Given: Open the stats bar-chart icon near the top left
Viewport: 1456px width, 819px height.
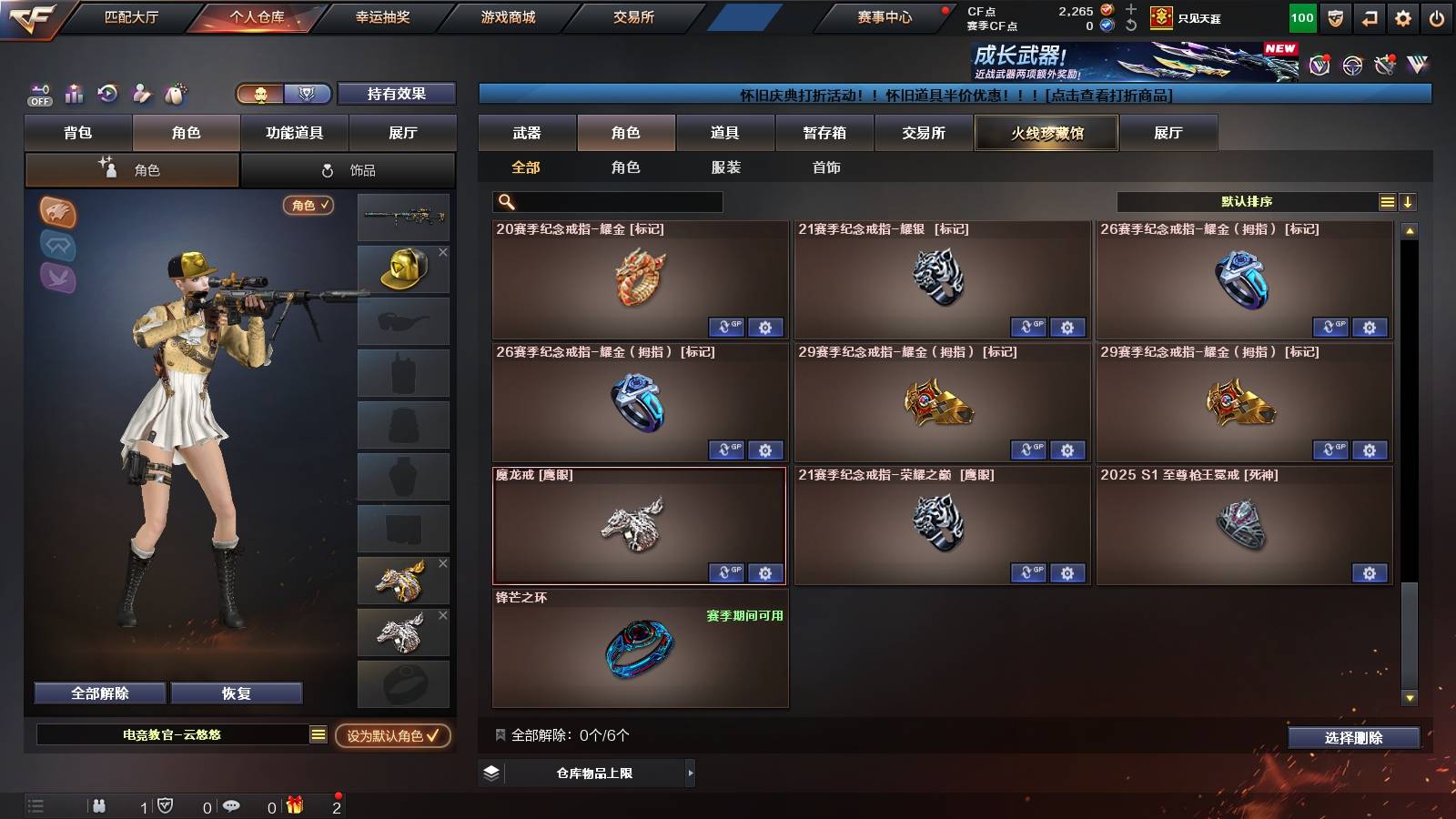Looking at the screenshot, I should point(73,94).
